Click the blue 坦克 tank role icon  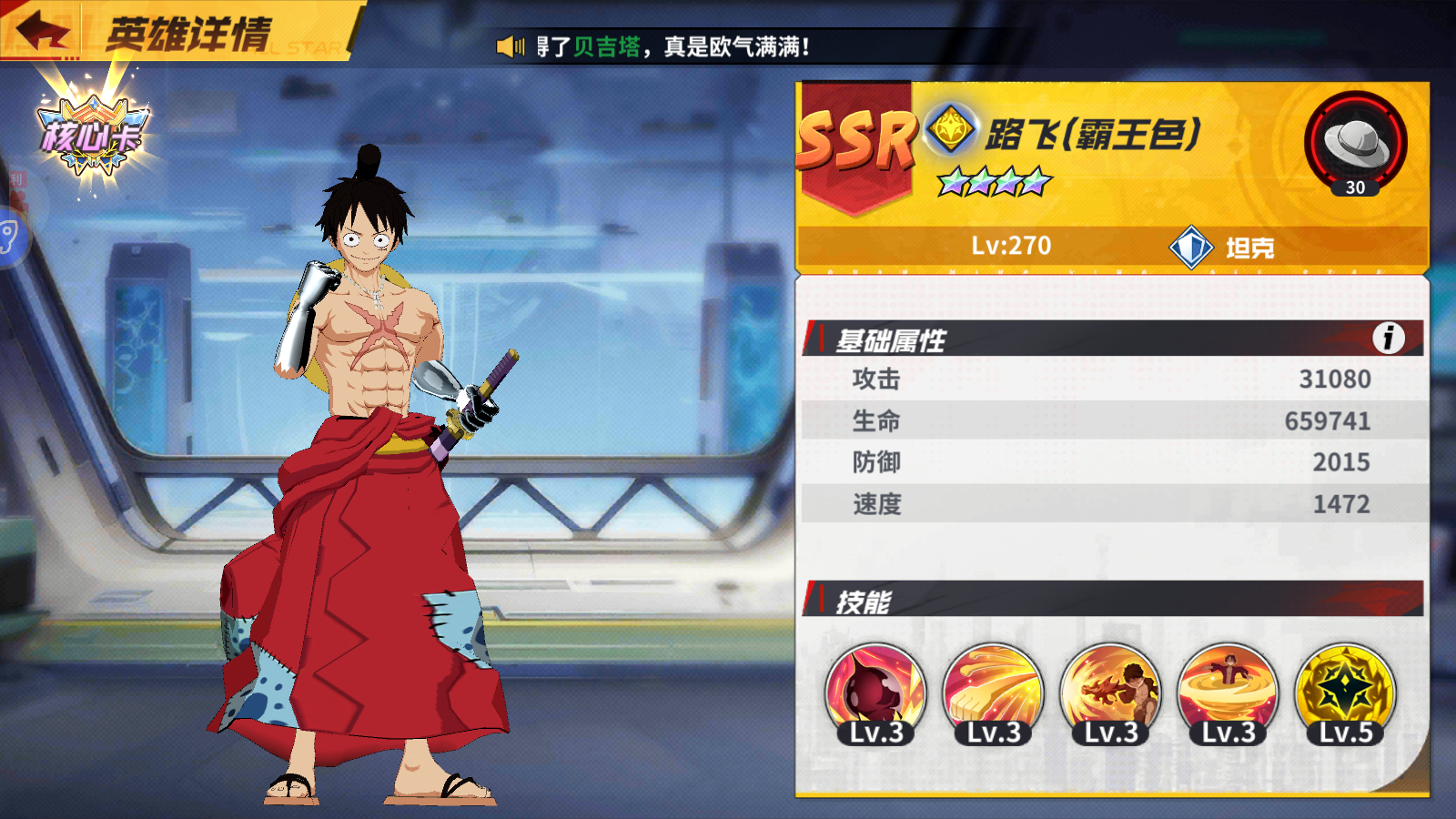[1190, 246]
